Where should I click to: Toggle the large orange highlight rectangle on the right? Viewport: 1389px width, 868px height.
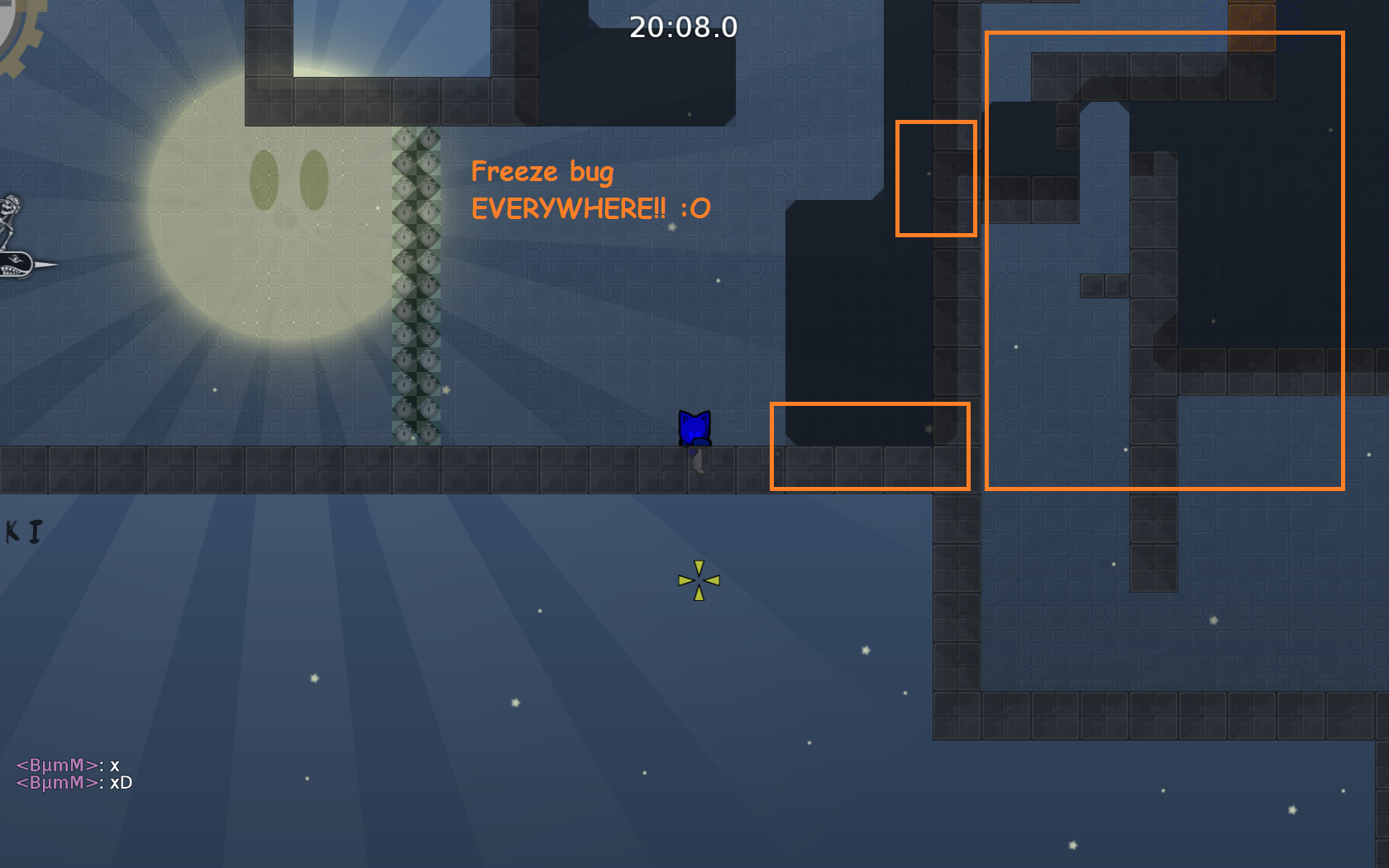[1164, 260]
